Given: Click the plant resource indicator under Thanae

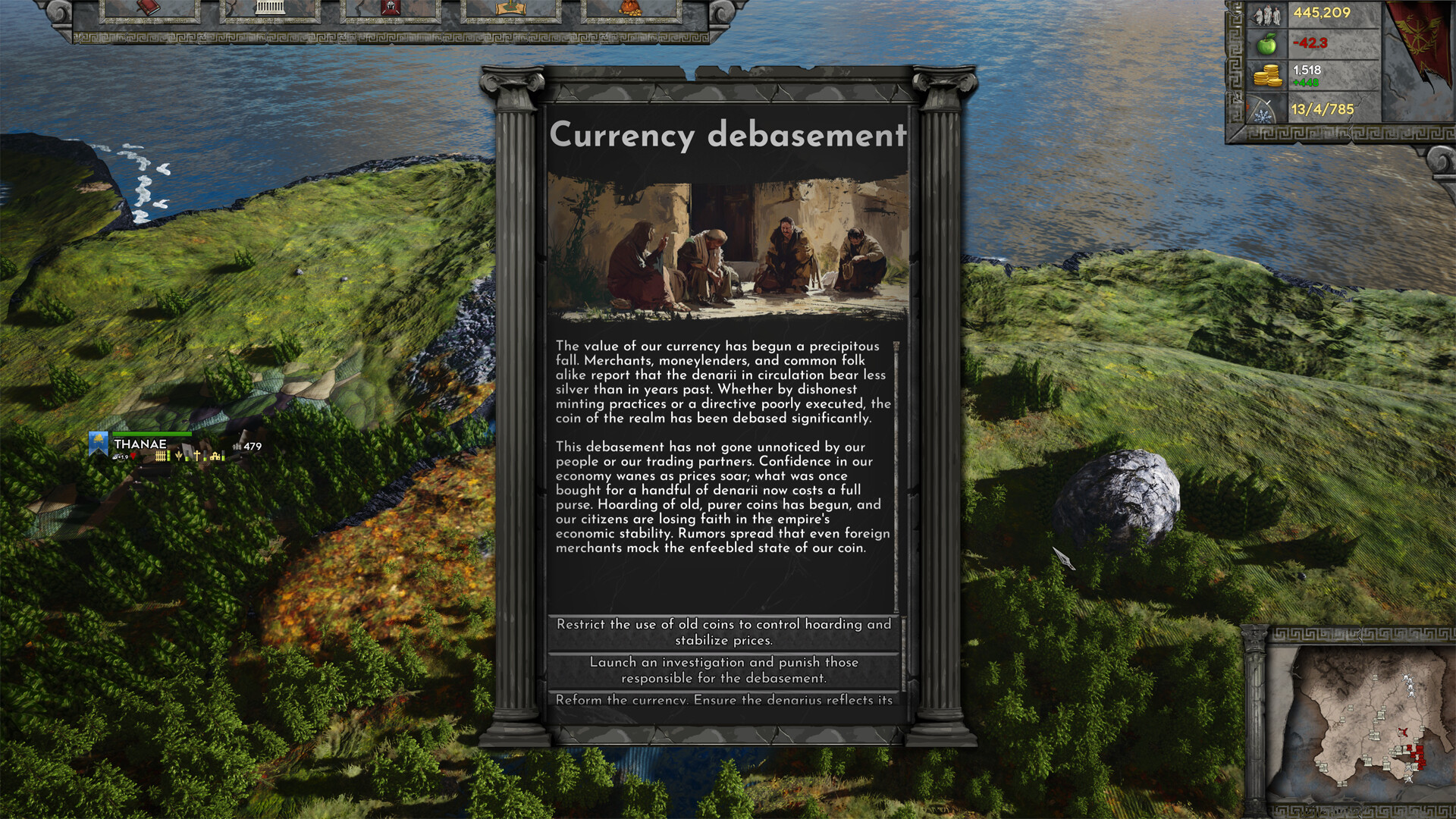Looking at the screenshot, I should [178, 456].
